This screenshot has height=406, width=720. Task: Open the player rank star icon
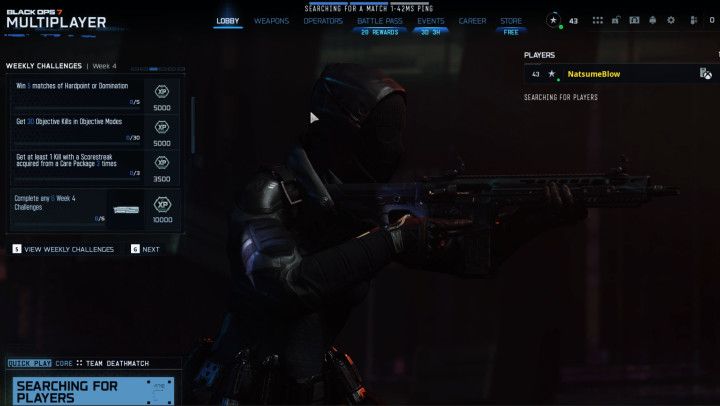(x=554, y=20)
